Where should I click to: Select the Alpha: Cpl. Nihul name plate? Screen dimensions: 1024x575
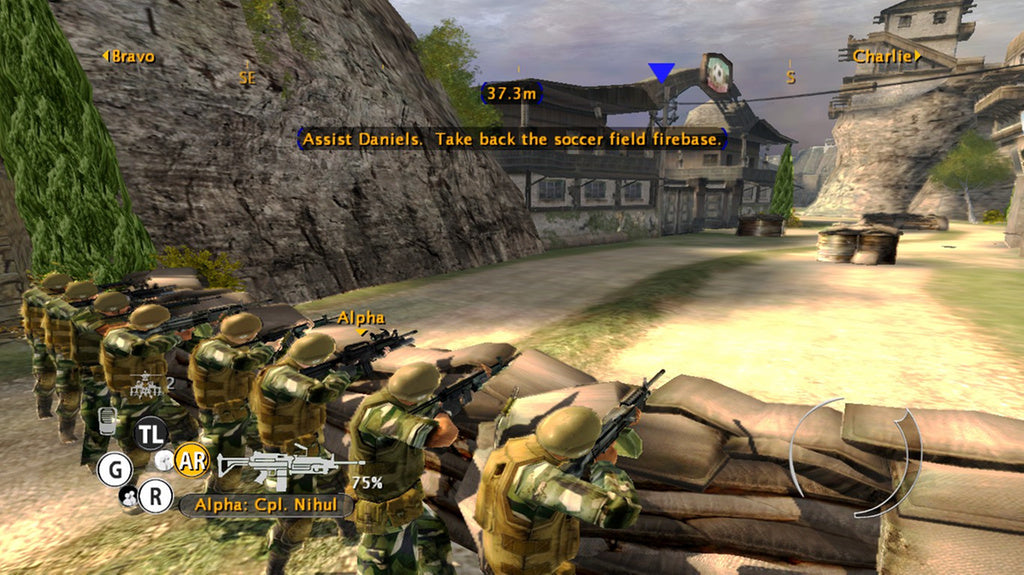(x=265, y=504)
